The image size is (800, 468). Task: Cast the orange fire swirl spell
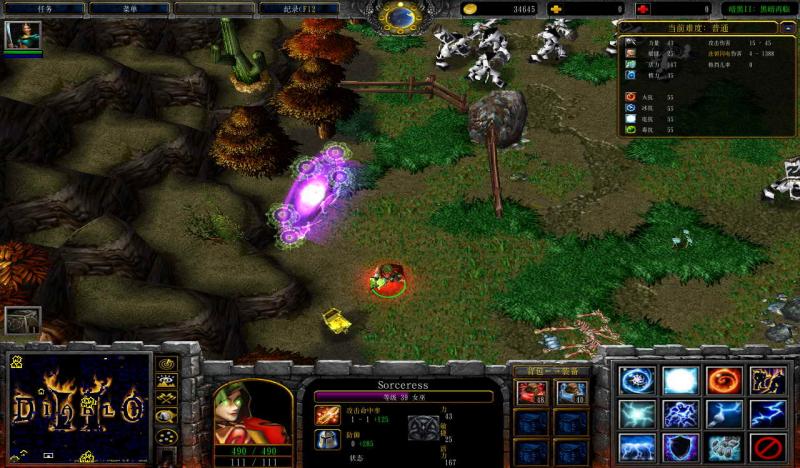[x=723, y=381]
